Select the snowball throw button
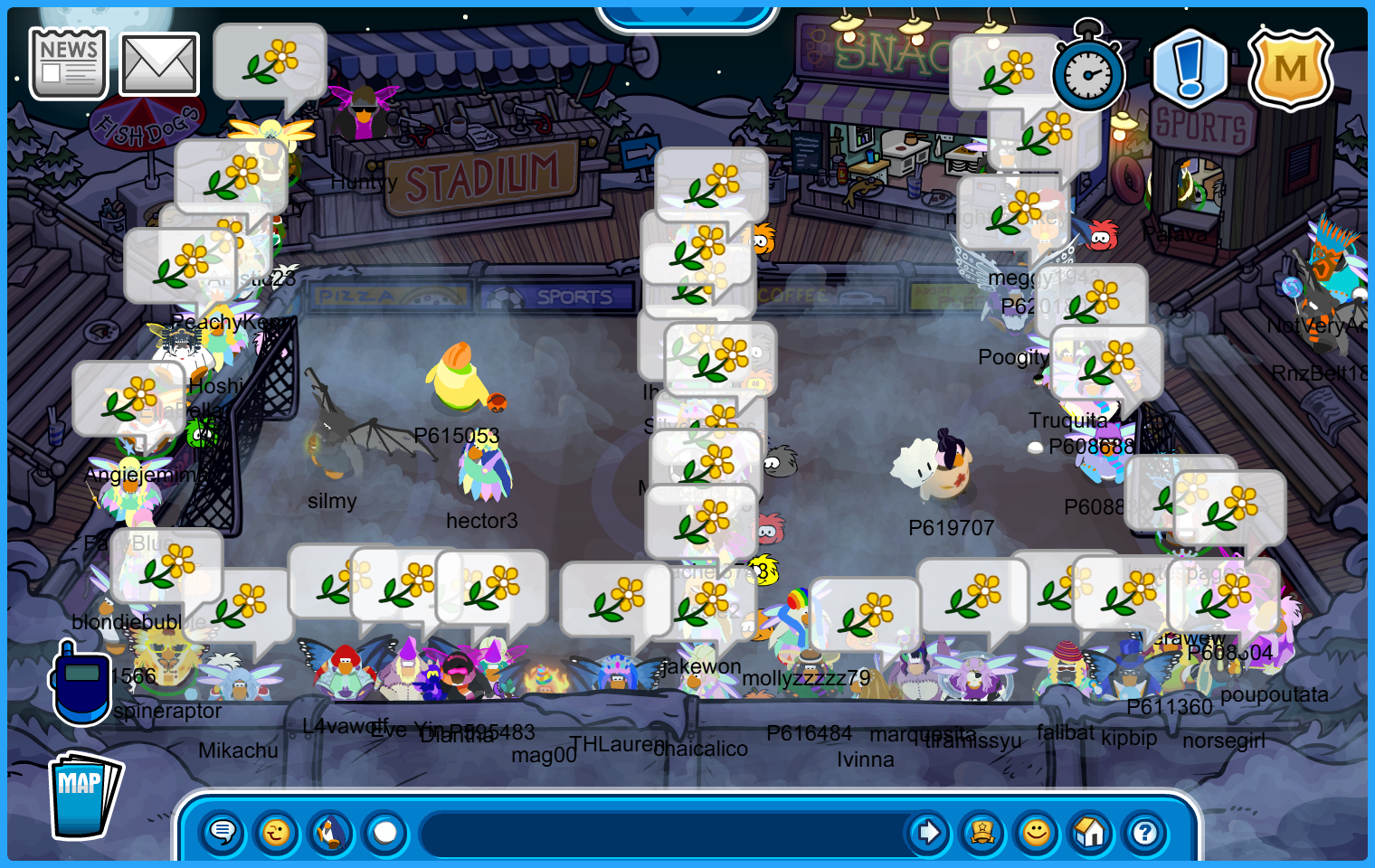The width and height of the screenshot is (1375, 868). (385, 832)
